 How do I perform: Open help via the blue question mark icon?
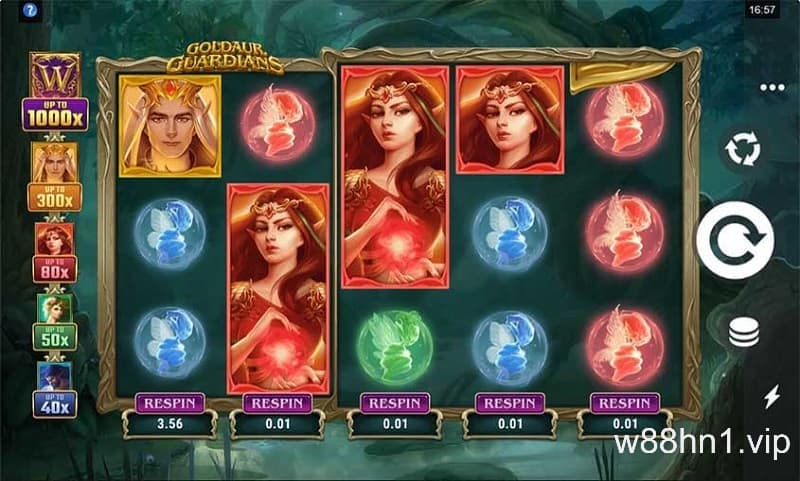(x=13, y=9)
